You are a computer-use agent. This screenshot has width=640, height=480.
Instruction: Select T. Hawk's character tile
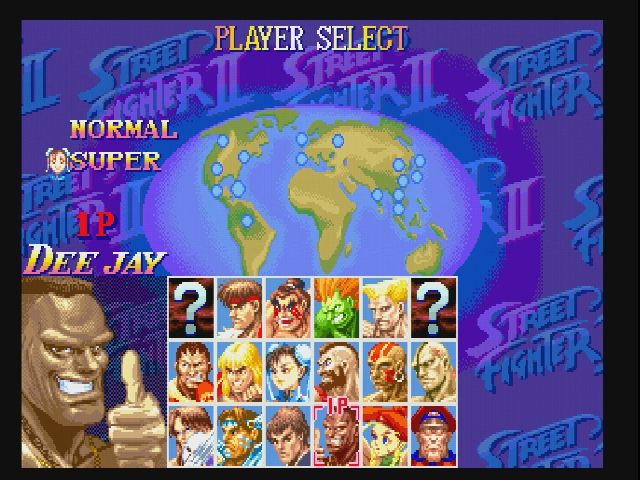pyautogui.click(x=240, y=435)
